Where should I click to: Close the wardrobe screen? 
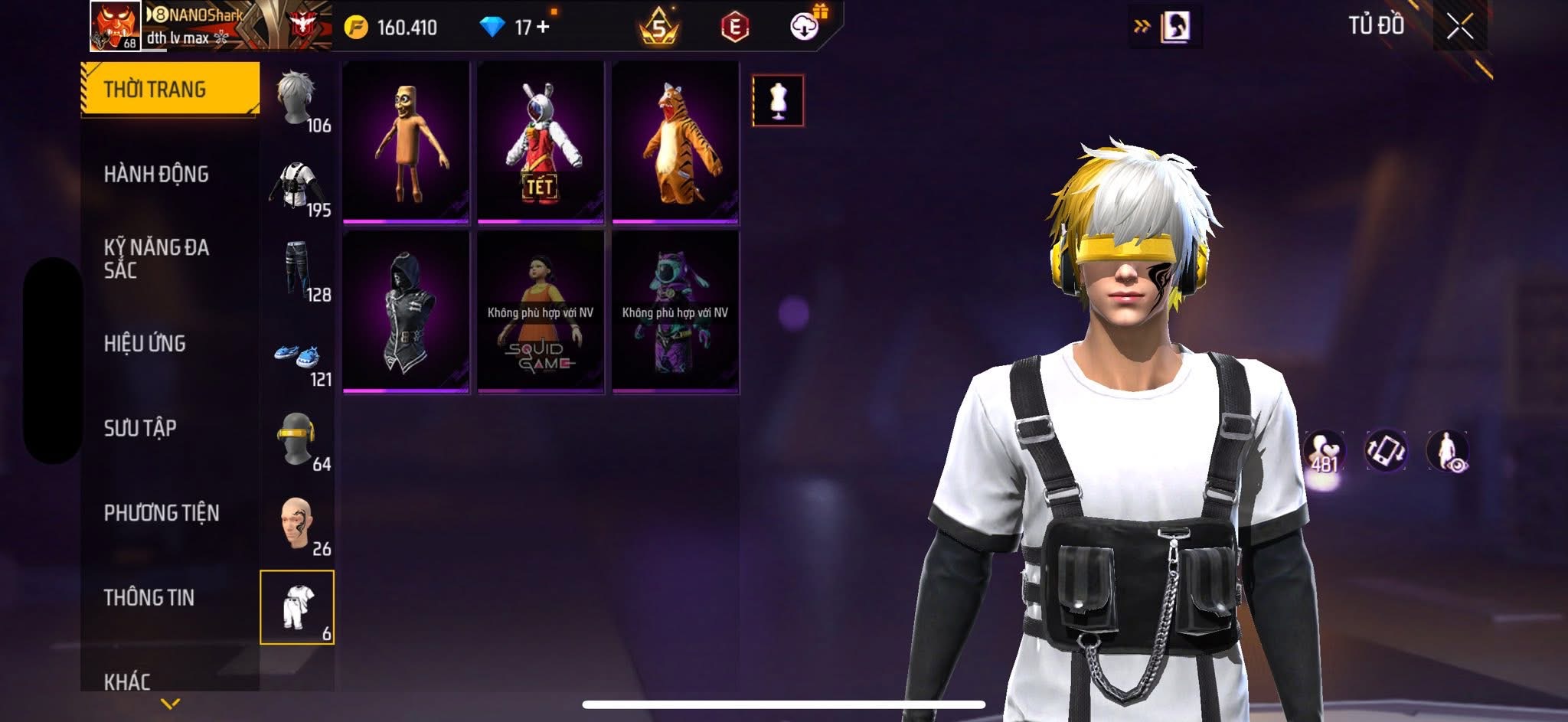tap(1459, 27)
